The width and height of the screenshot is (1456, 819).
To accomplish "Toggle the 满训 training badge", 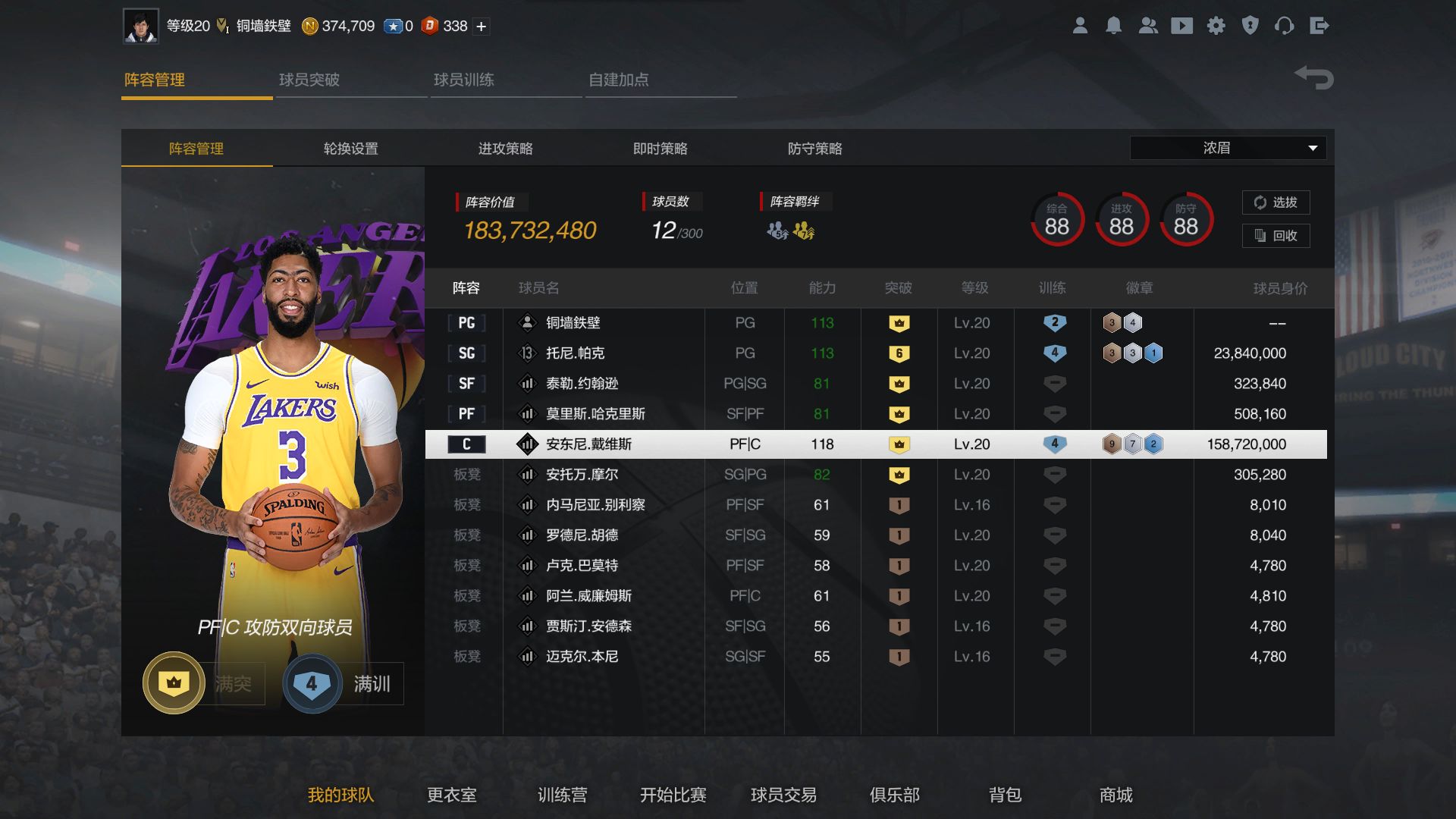I will coord(312,682).
